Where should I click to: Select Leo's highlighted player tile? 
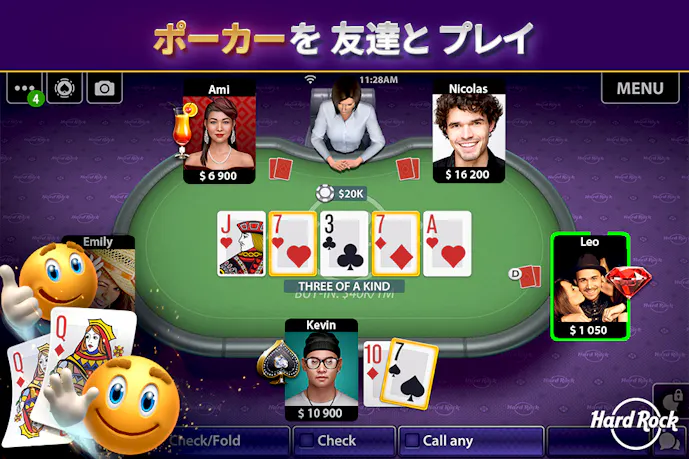pyautogui.click(x=590, y=285)
